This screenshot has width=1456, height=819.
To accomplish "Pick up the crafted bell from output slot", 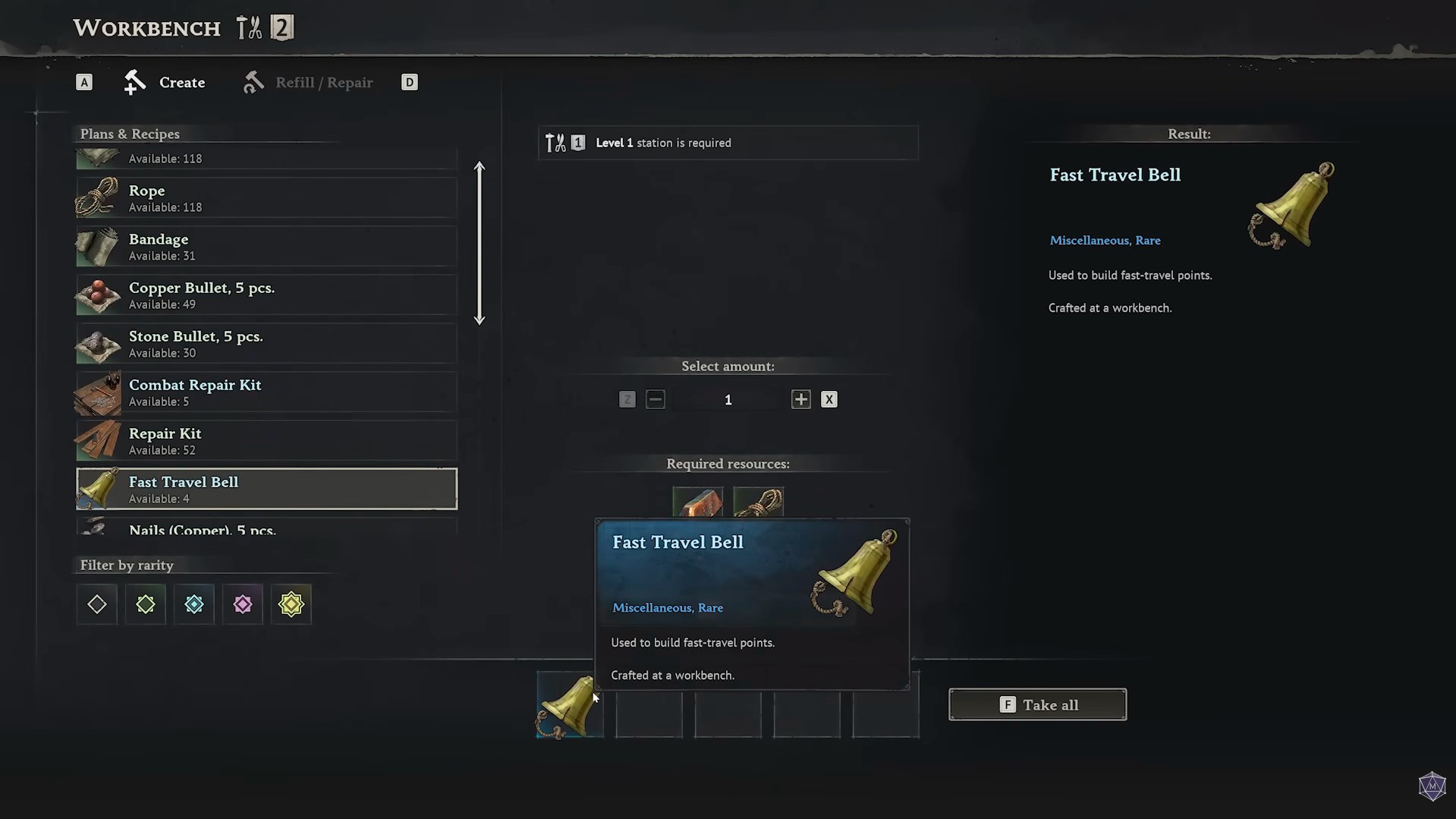I will click(569, 706).
